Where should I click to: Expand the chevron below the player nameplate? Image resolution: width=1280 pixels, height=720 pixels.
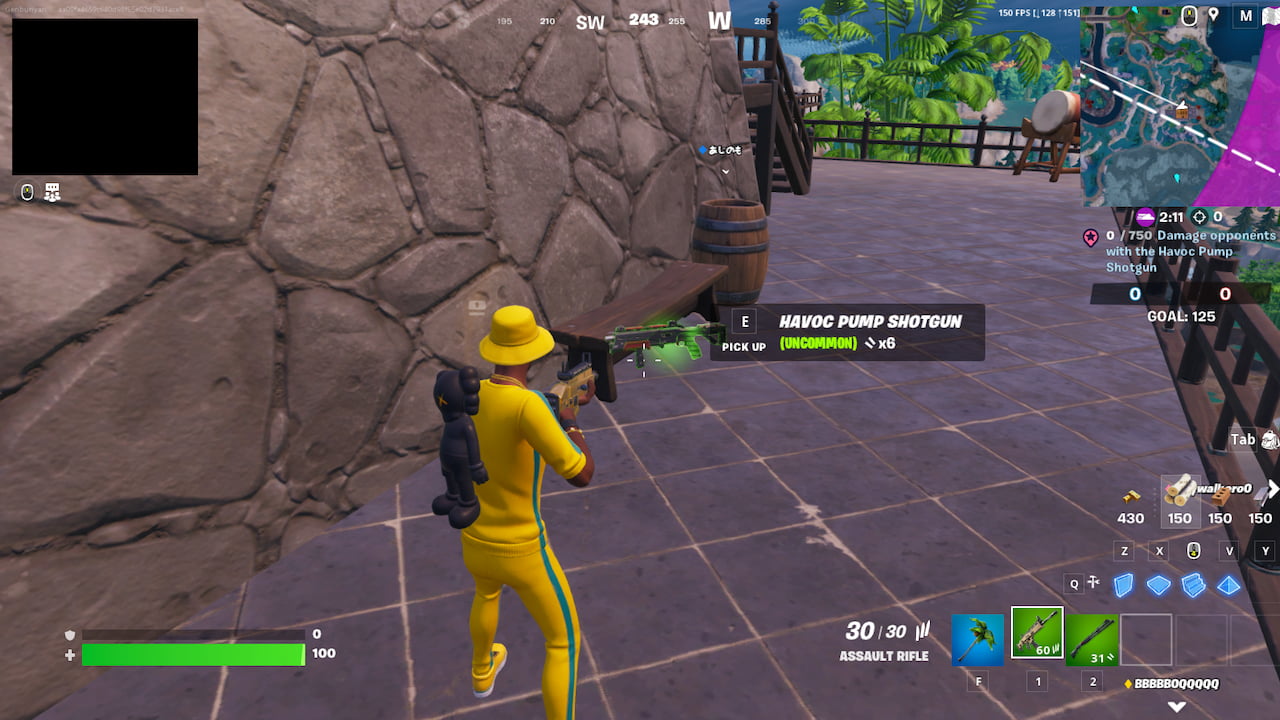click(724, 171)
